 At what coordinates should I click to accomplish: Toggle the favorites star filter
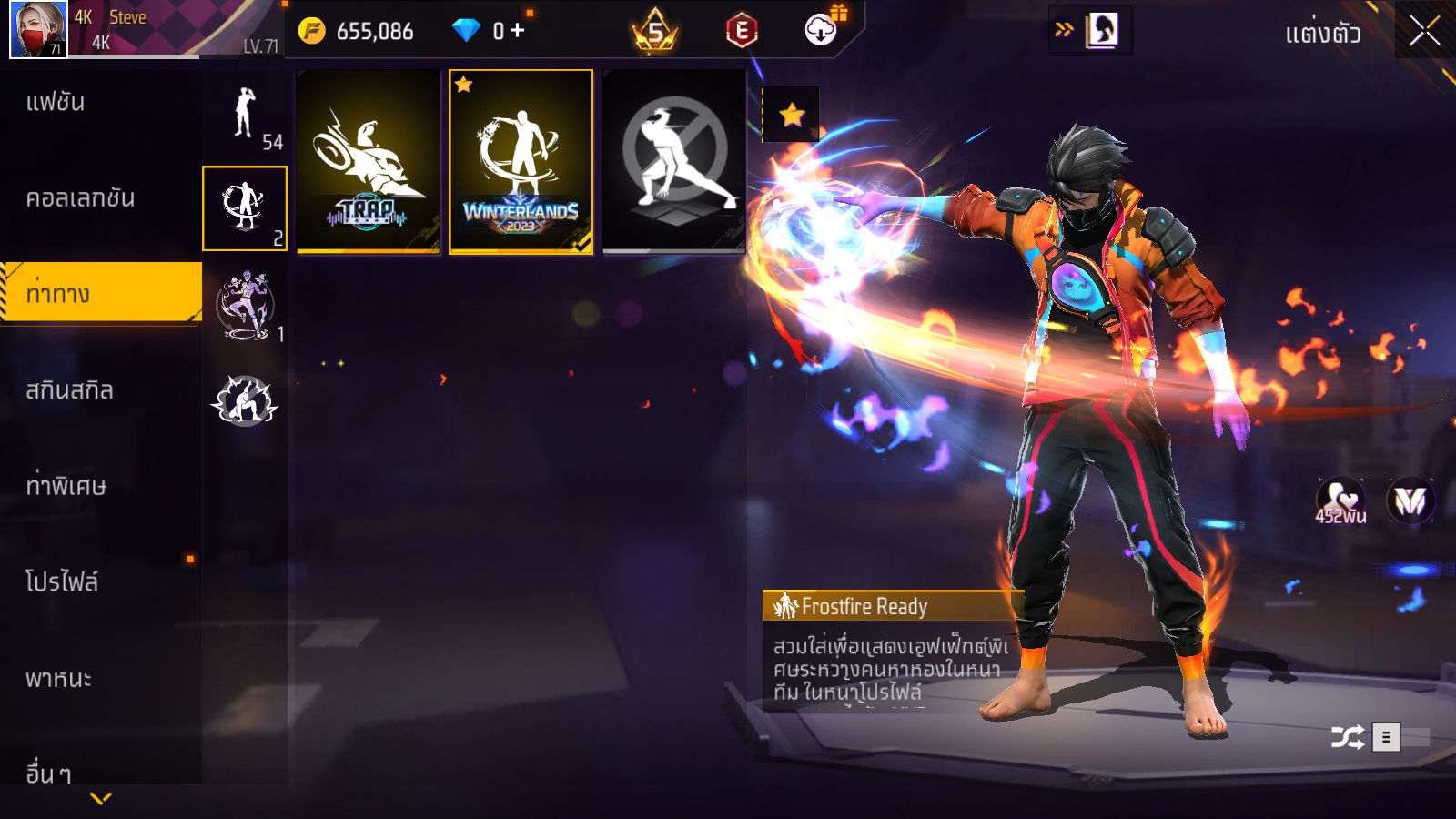coord(792,115)
